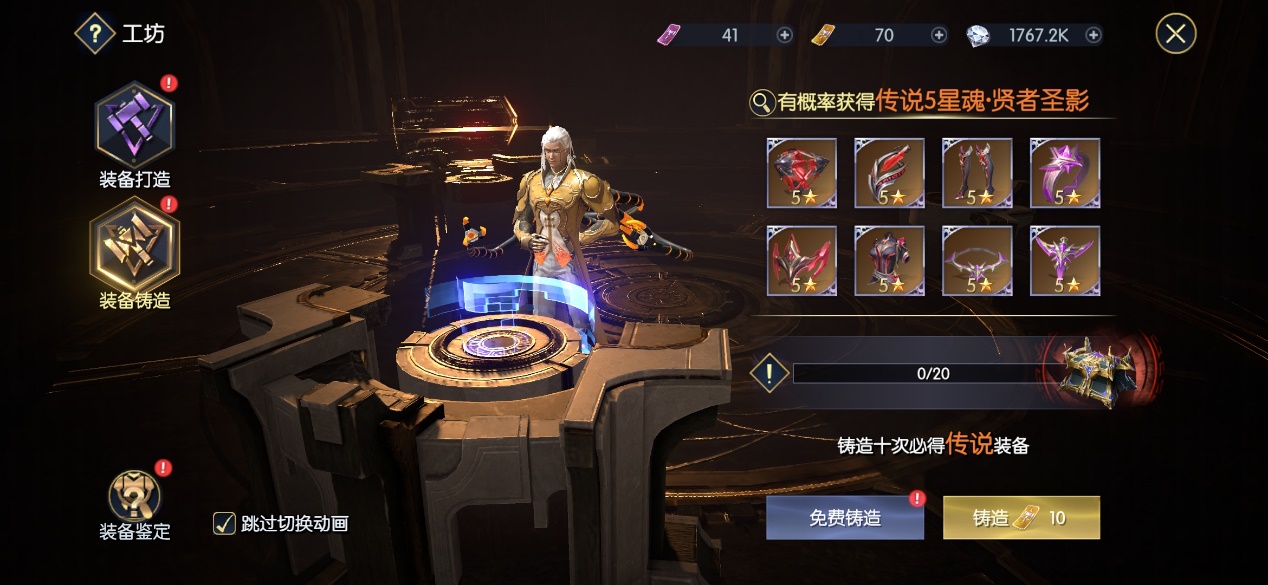Inspect the red gemstone 5-star item
The image size is (1268, 585).
click(x=802, y=173)
